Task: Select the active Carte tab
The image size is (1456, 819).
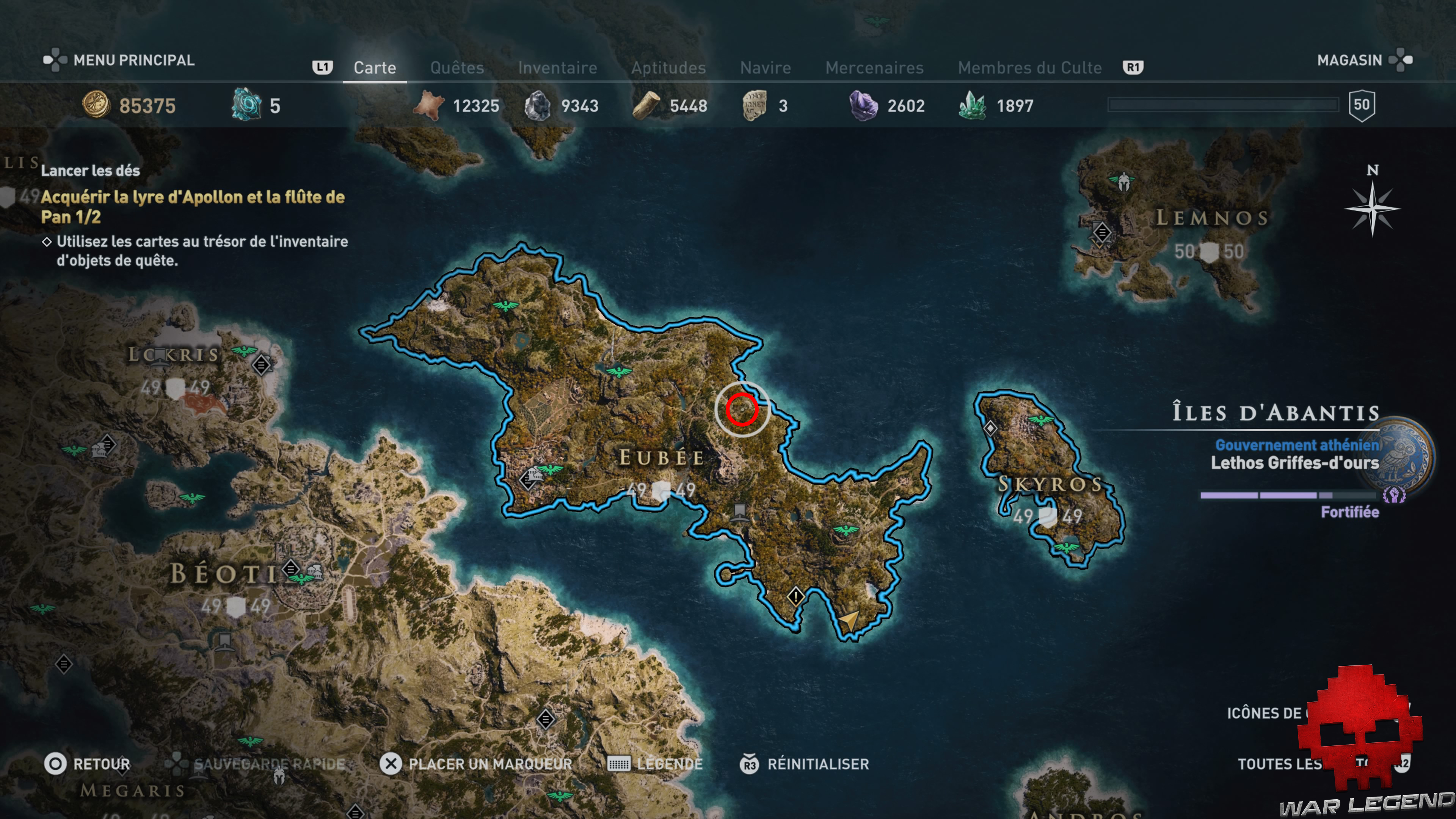Action: coord(375,68)
